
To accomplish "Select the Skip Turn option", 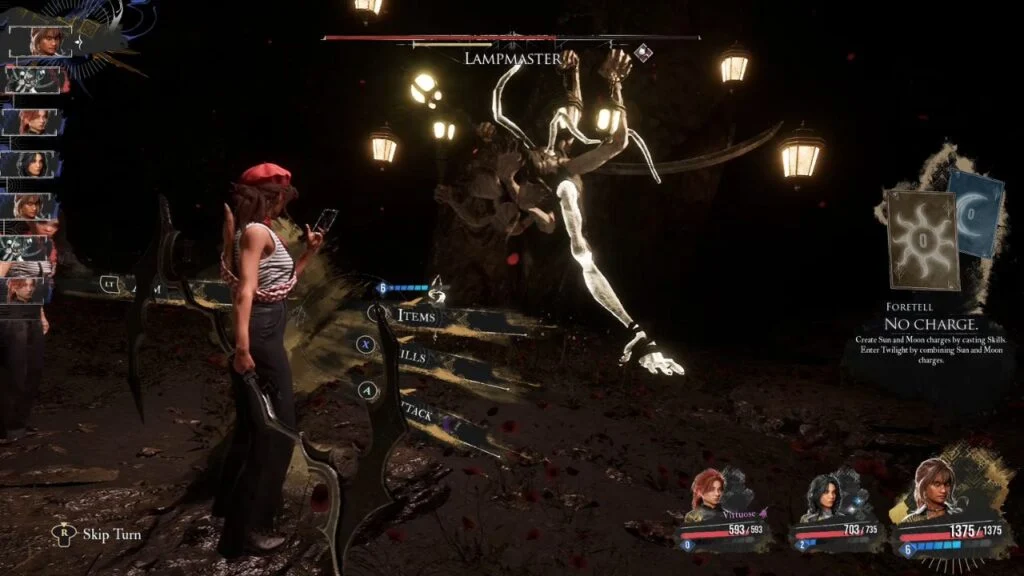I will (x=111, y=534).
